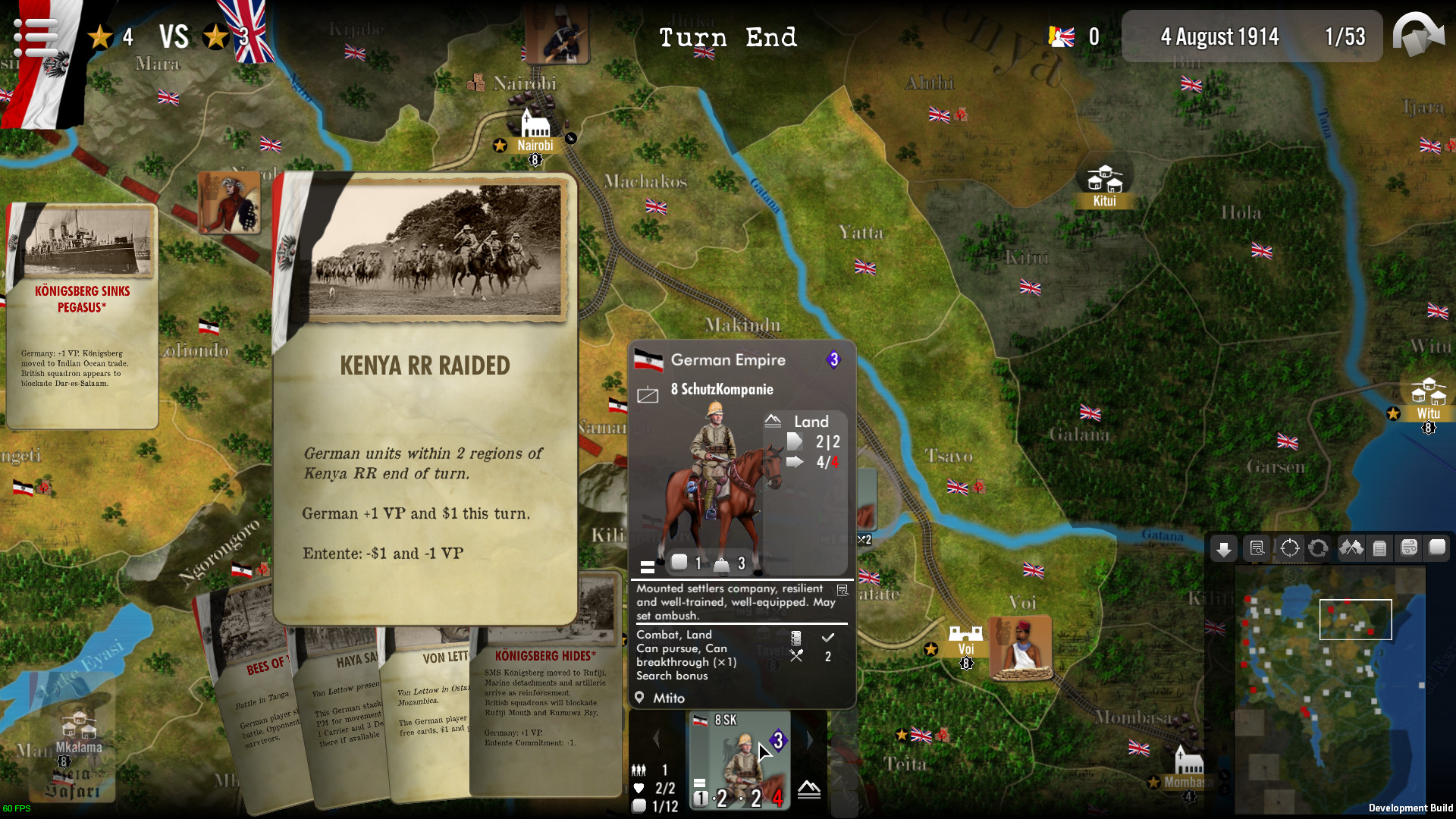Click the download arrow icon above the minimap

coord(1224,548)
